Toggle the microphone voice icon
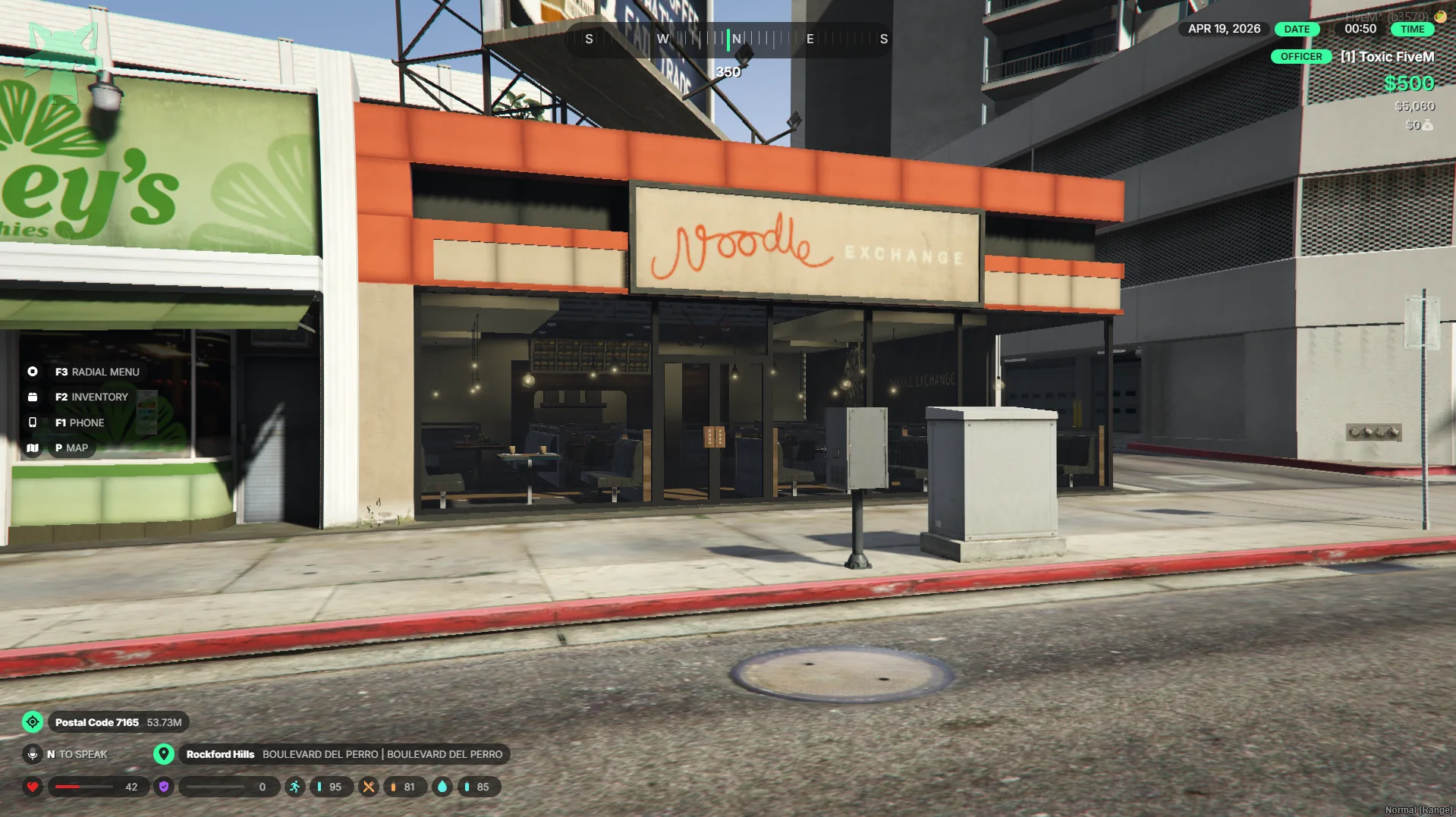Image resolution: width=1456 pixels, height=817 pixels. [33, 754]
